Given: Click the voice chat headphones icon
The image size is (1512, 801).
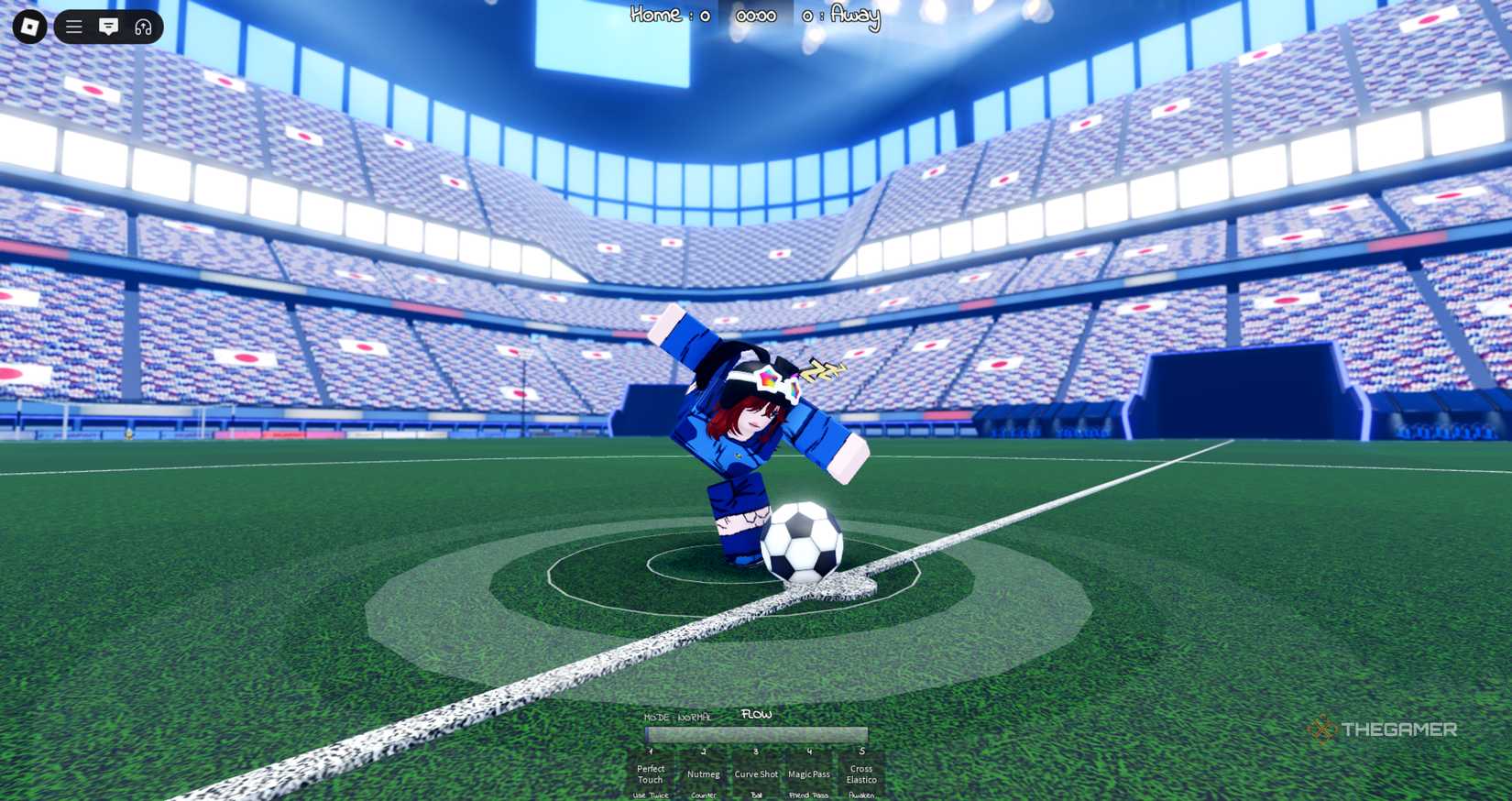Looking at the screenshot, I should coord(144,26).
